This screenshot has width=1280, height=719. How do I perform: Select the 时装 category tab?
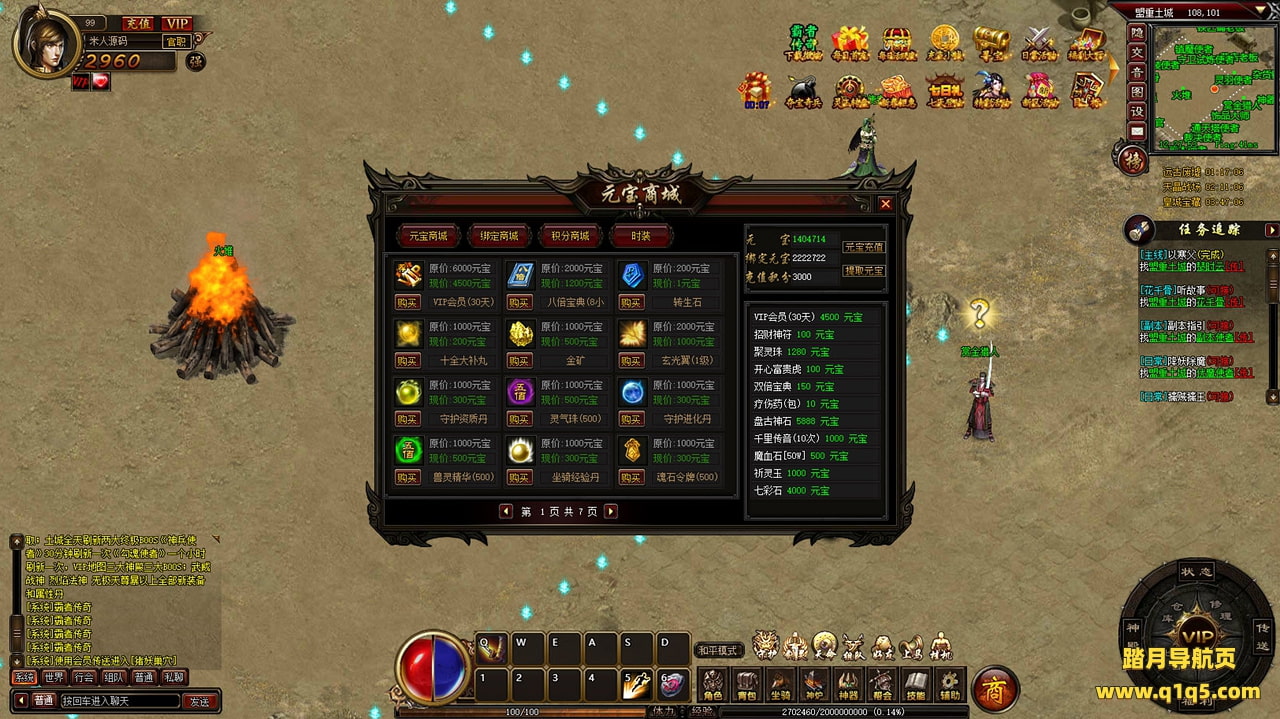click(x=641, y=236)
